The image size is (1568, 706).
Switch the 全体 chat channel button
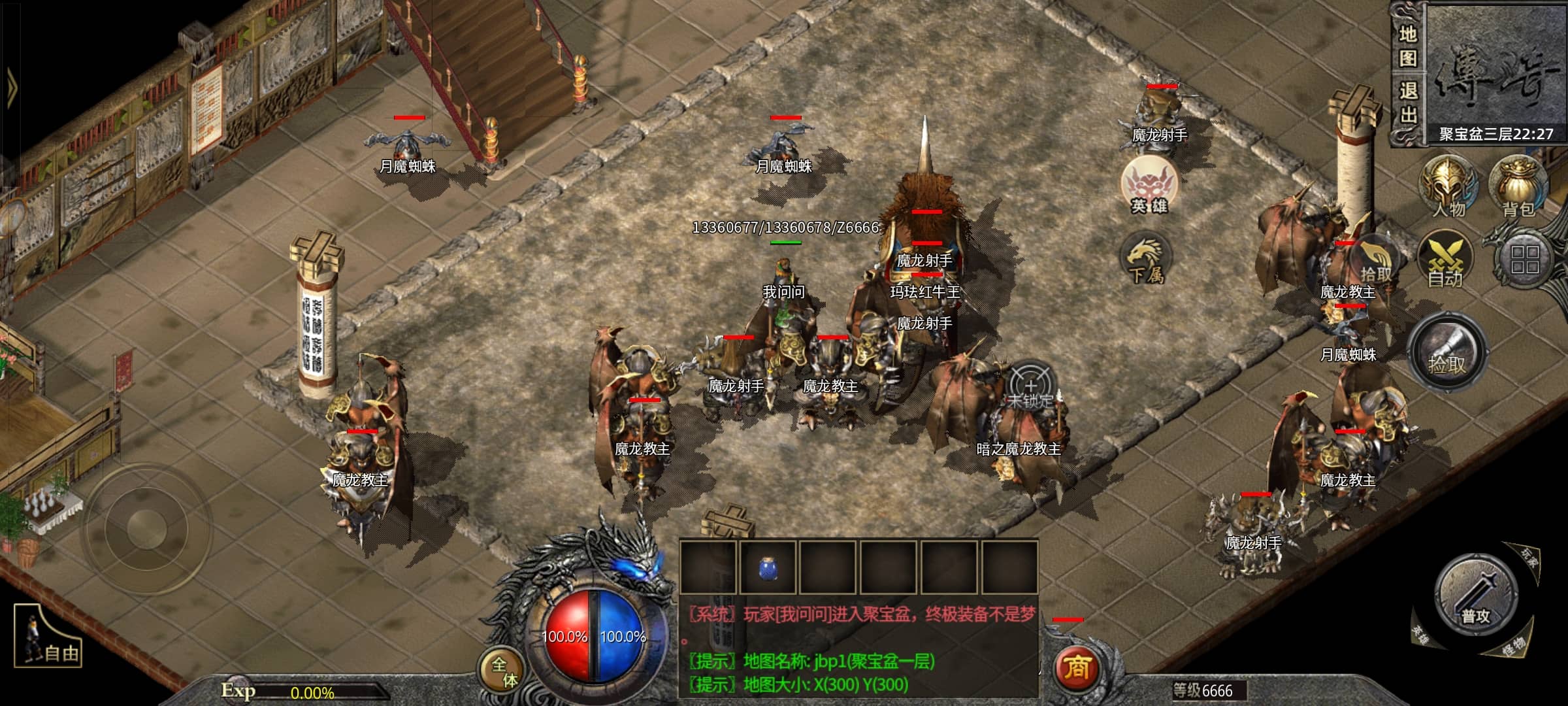(504, 672)
